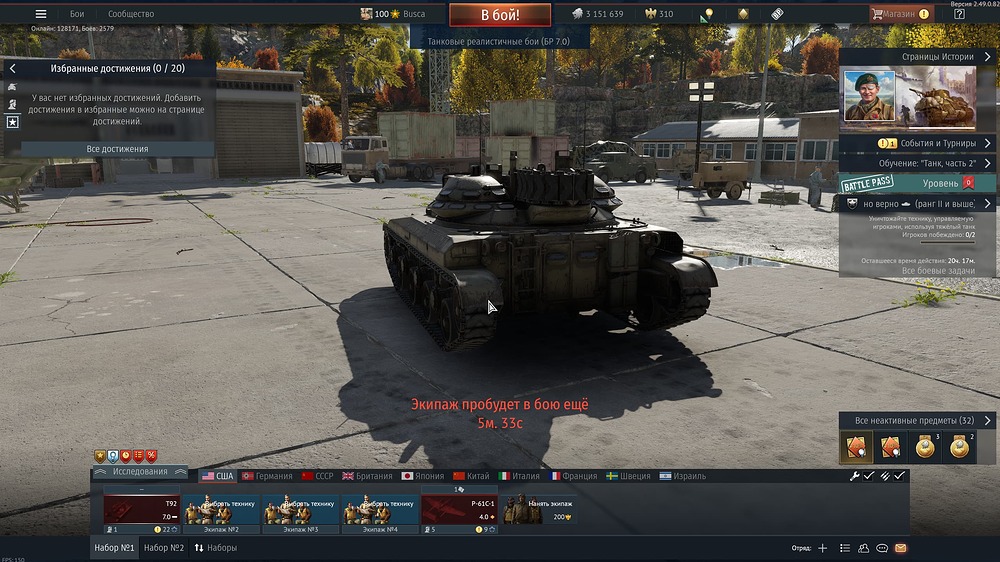Open the «Исследования» research panel
This screenshot has height=562, width=1000.
coord(139,472)
